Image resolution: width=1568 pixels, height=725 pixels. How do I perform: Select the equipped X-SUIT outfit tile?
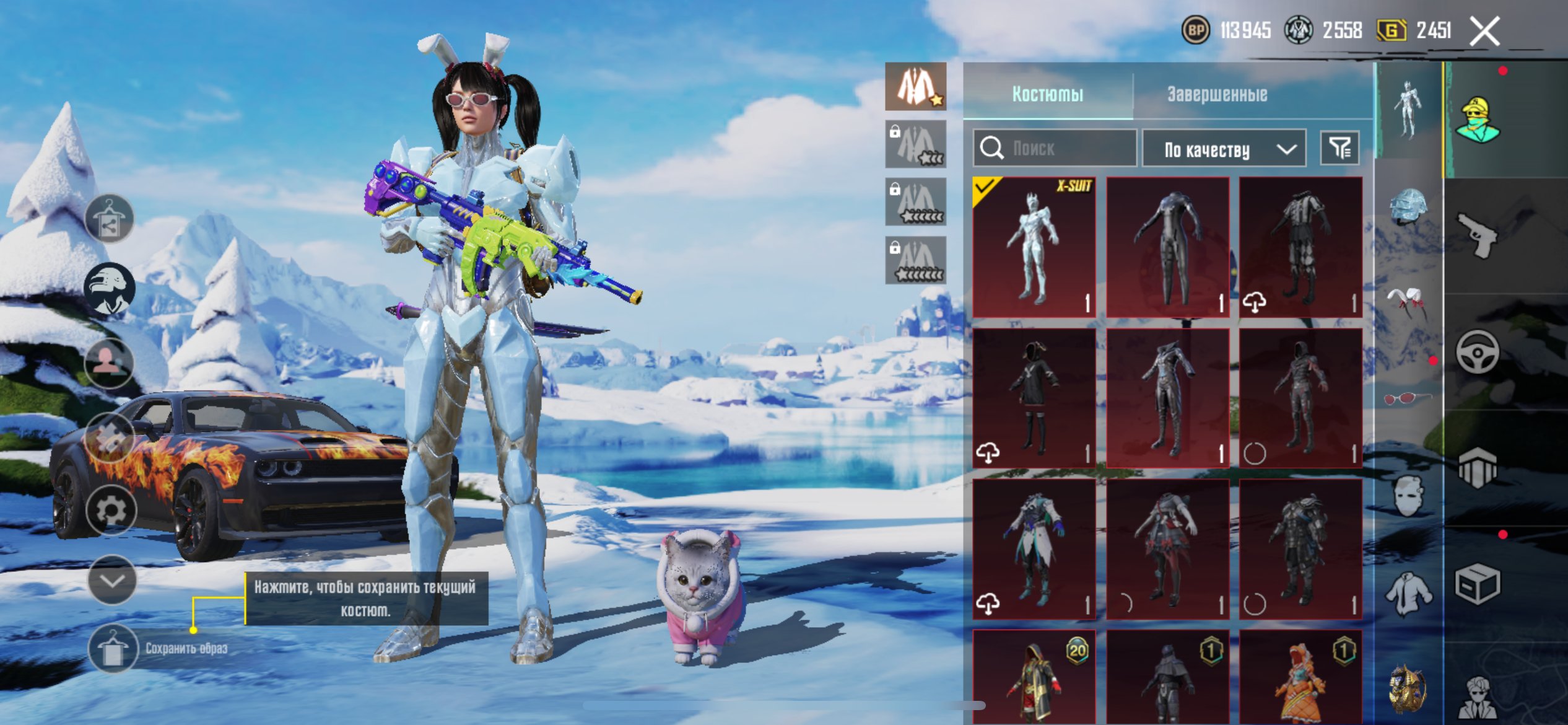1034,247
